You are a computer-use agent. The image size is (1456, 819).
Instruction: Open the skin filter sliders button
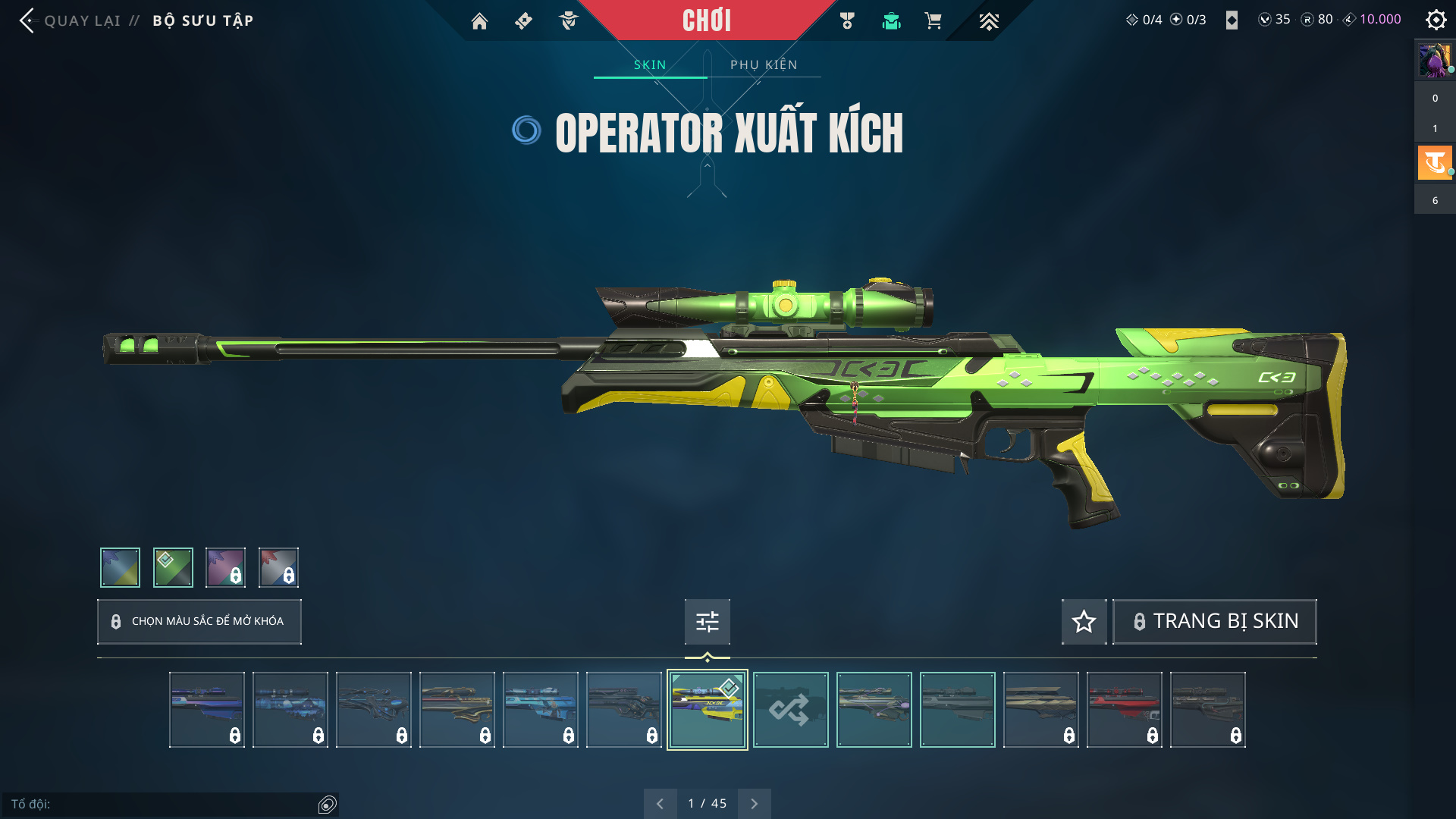point(707,622)
